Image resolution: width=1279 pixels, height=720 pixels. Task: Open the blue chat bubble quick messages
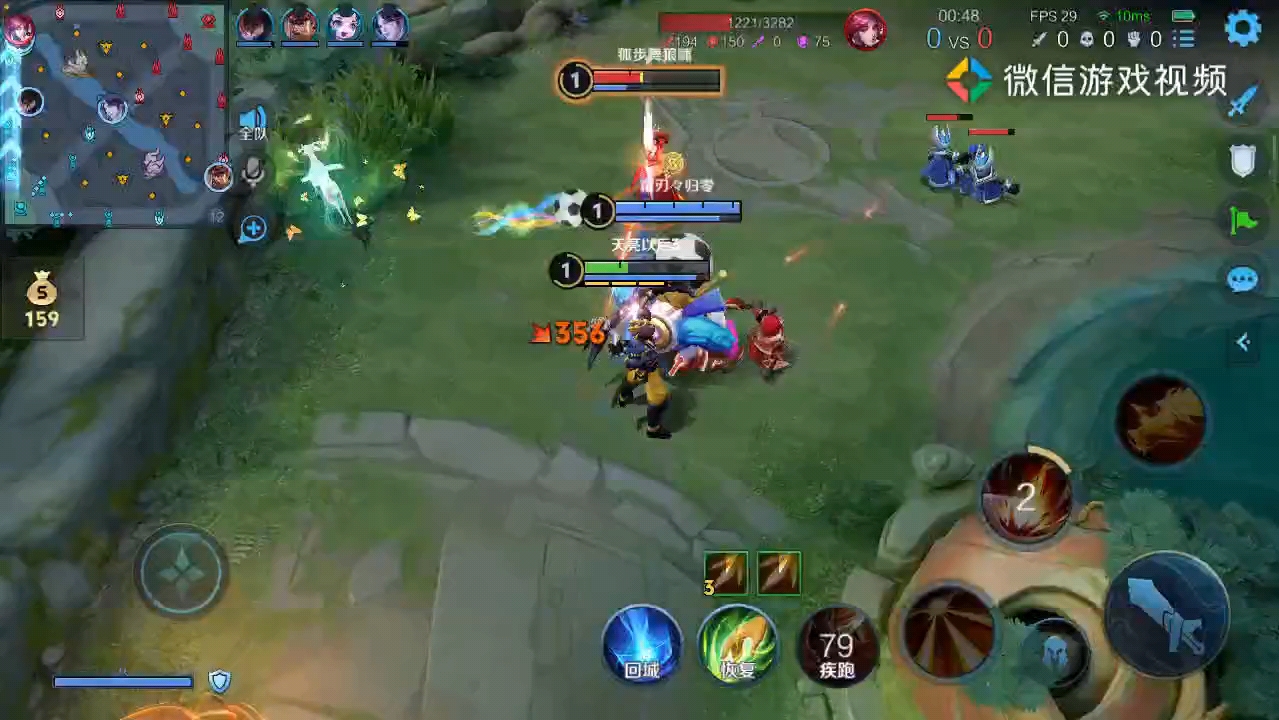point(1242,279)
